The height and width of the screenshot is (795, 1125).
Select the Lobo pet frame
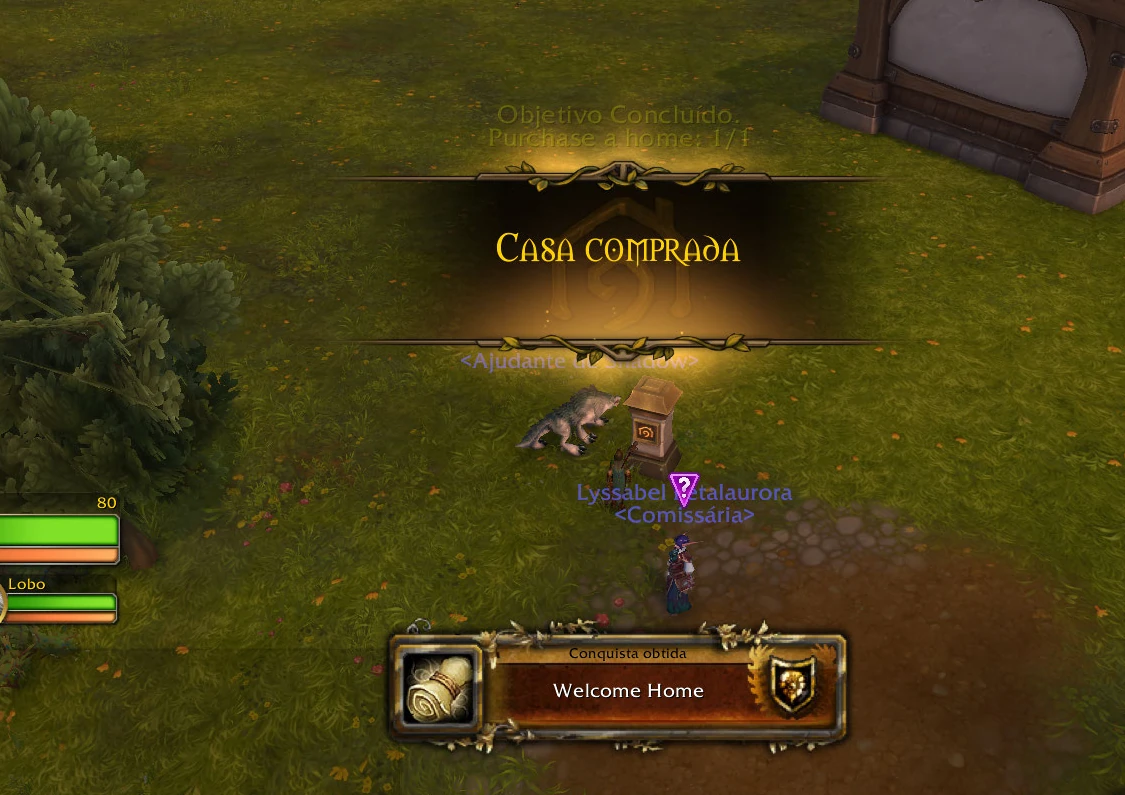(x=60, y=602)
